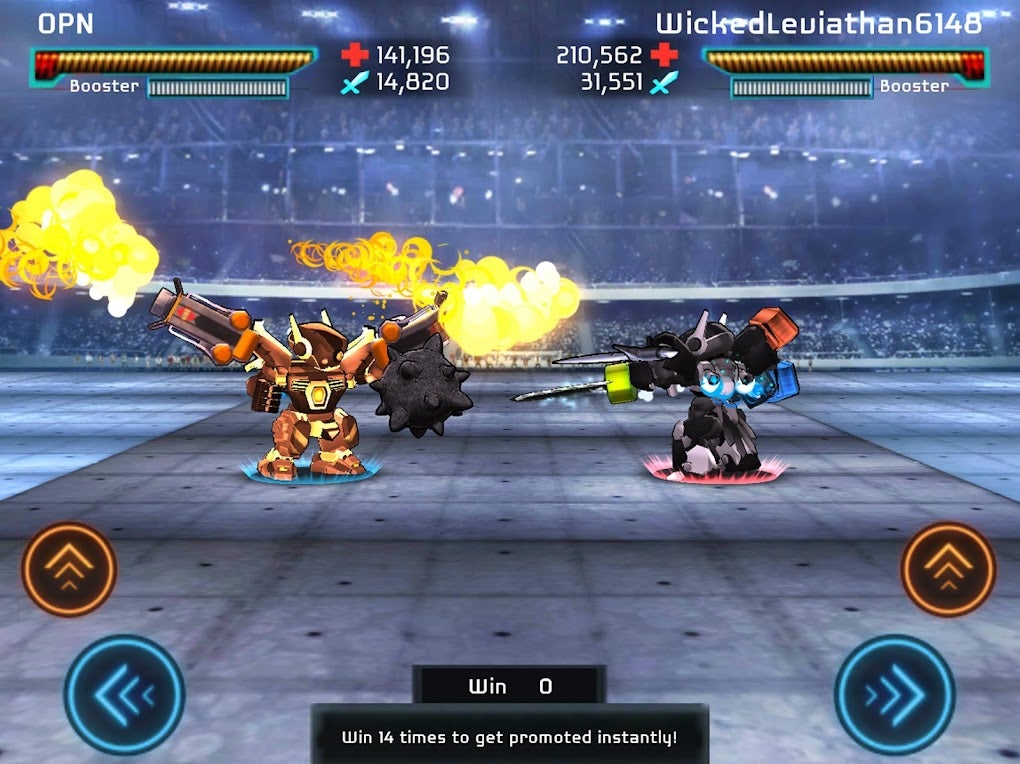Activate the orange up-chevron button above the left-chevron button
1020x764 pixels.
[69, 569]
